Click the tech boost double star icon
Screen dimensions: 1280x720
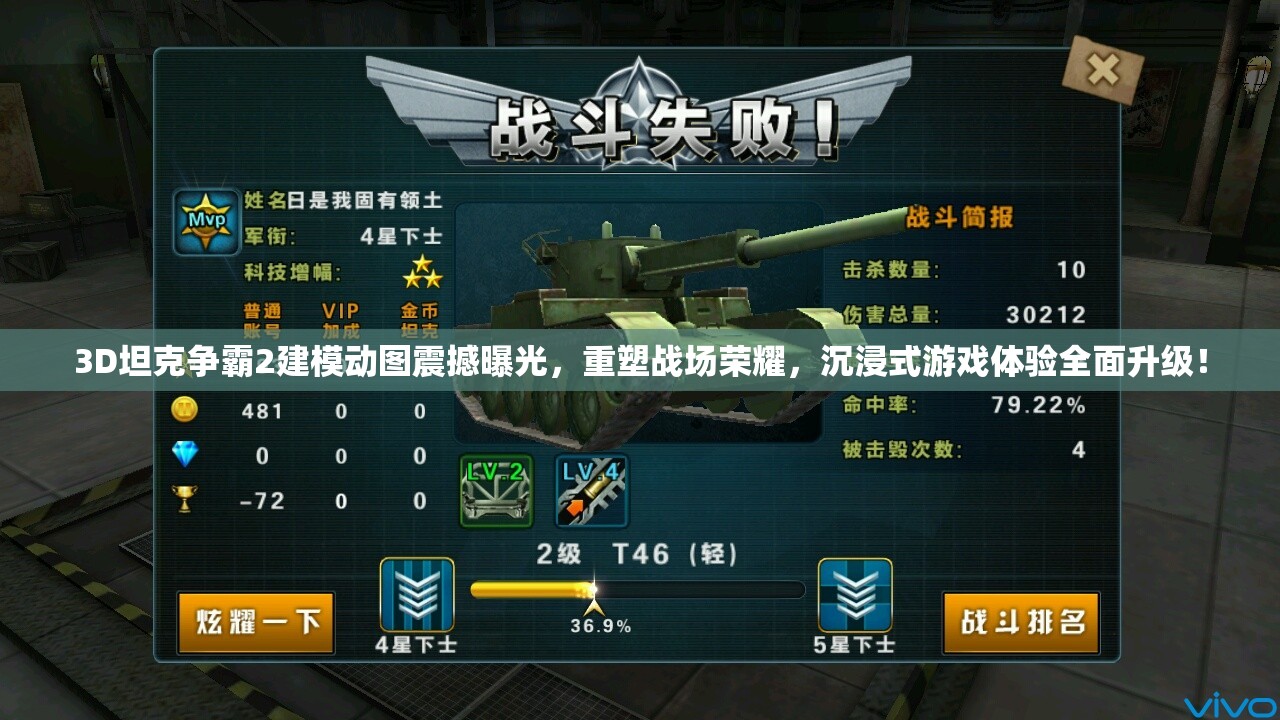(x=423, y=270)
